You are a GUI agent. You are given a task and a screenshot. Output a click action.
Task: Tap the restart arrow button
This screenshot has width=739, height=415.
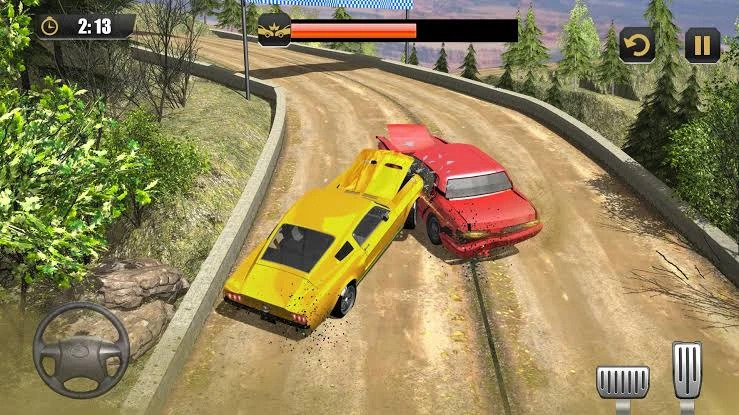point(637,45)
